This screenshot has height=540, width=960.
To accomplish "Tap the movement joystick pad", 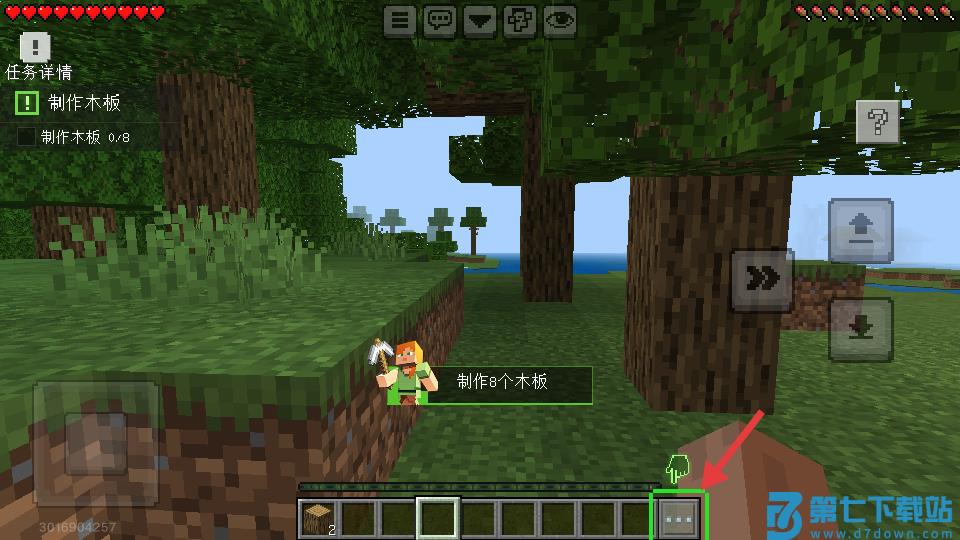I will (x=96, y=443).
